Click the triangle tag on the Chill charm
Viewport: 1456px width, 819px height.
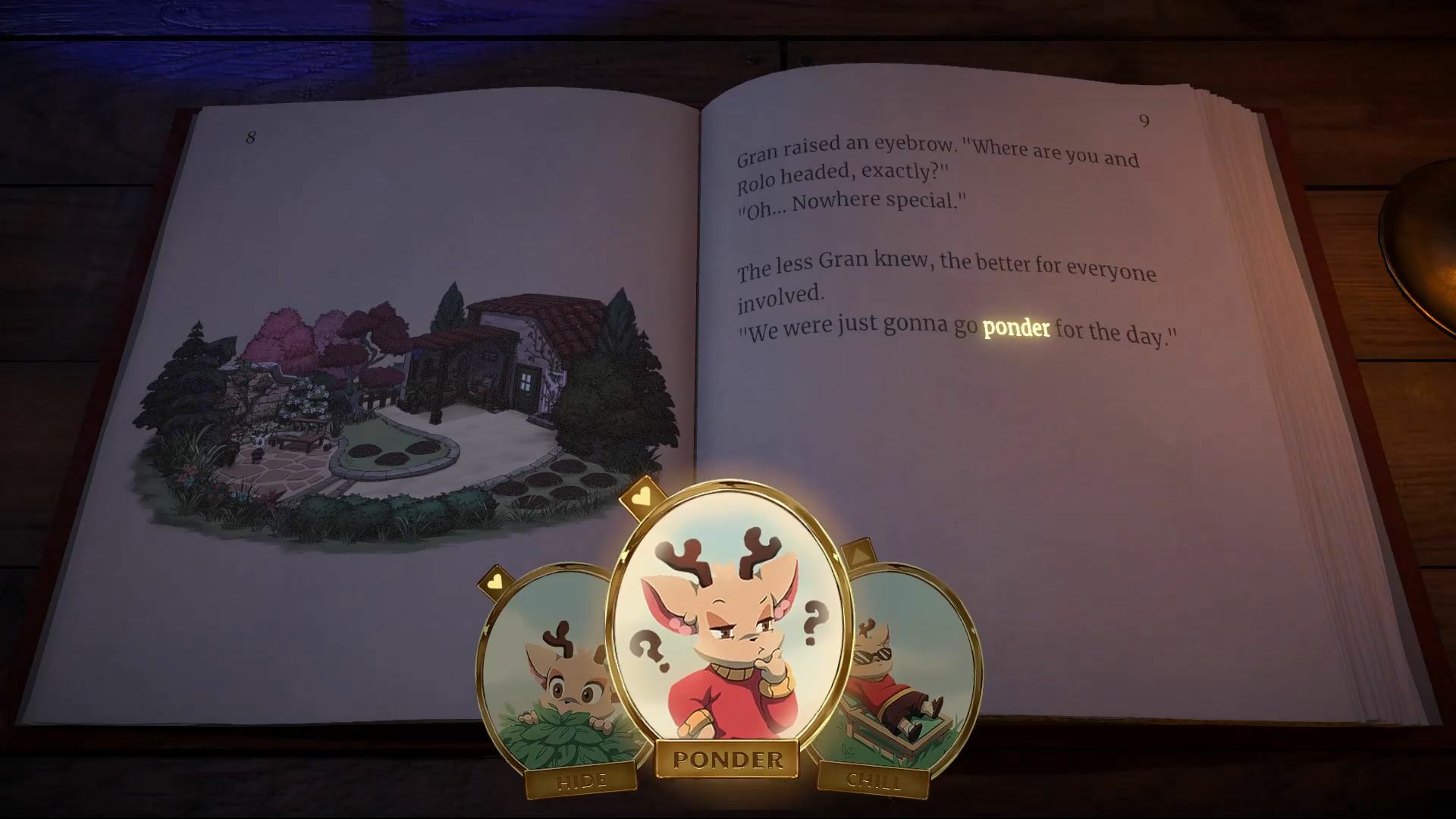861,553
